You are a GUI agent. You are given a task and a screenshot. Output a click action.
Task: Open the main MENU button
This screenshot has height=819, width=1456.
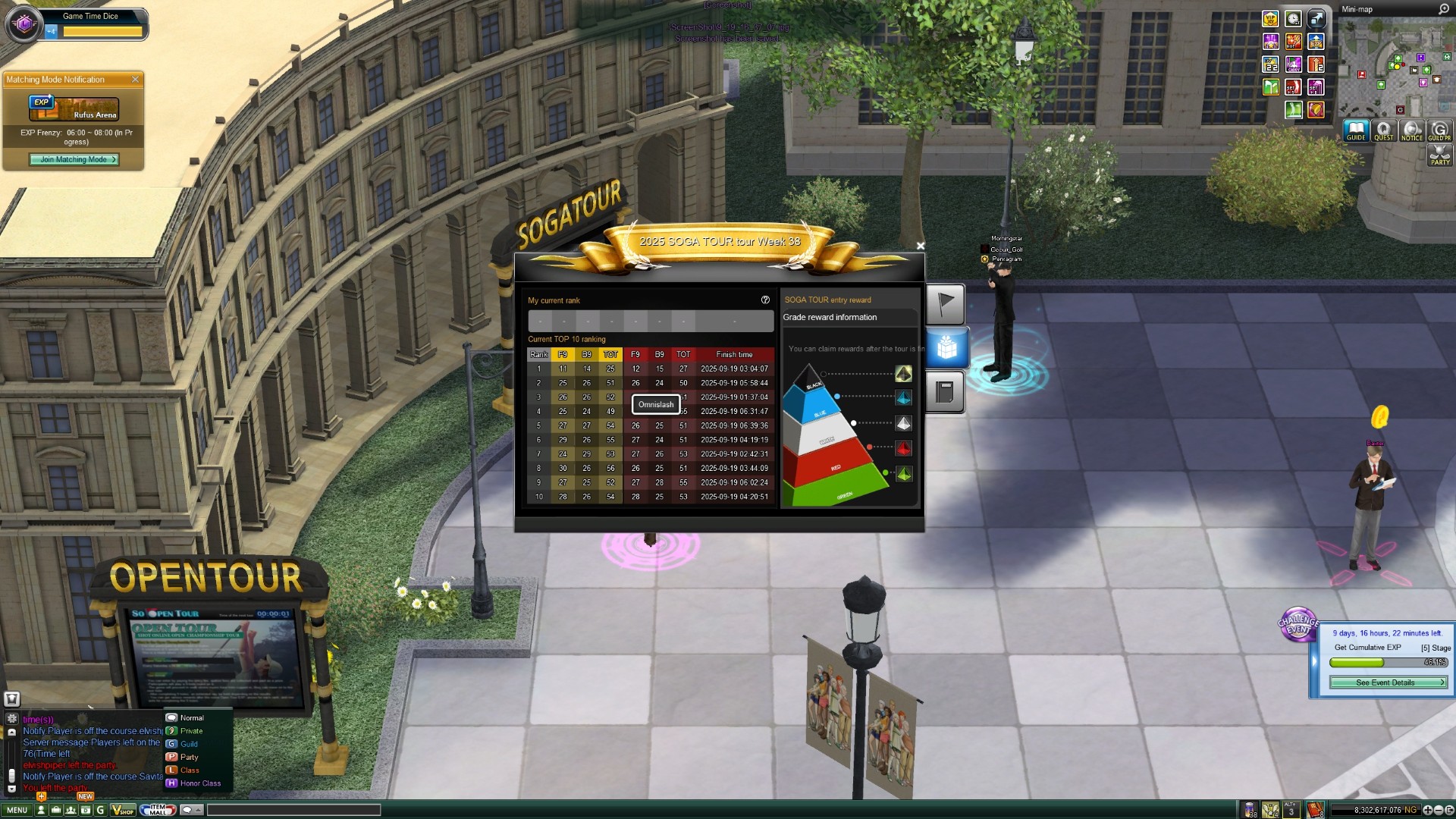17,810
